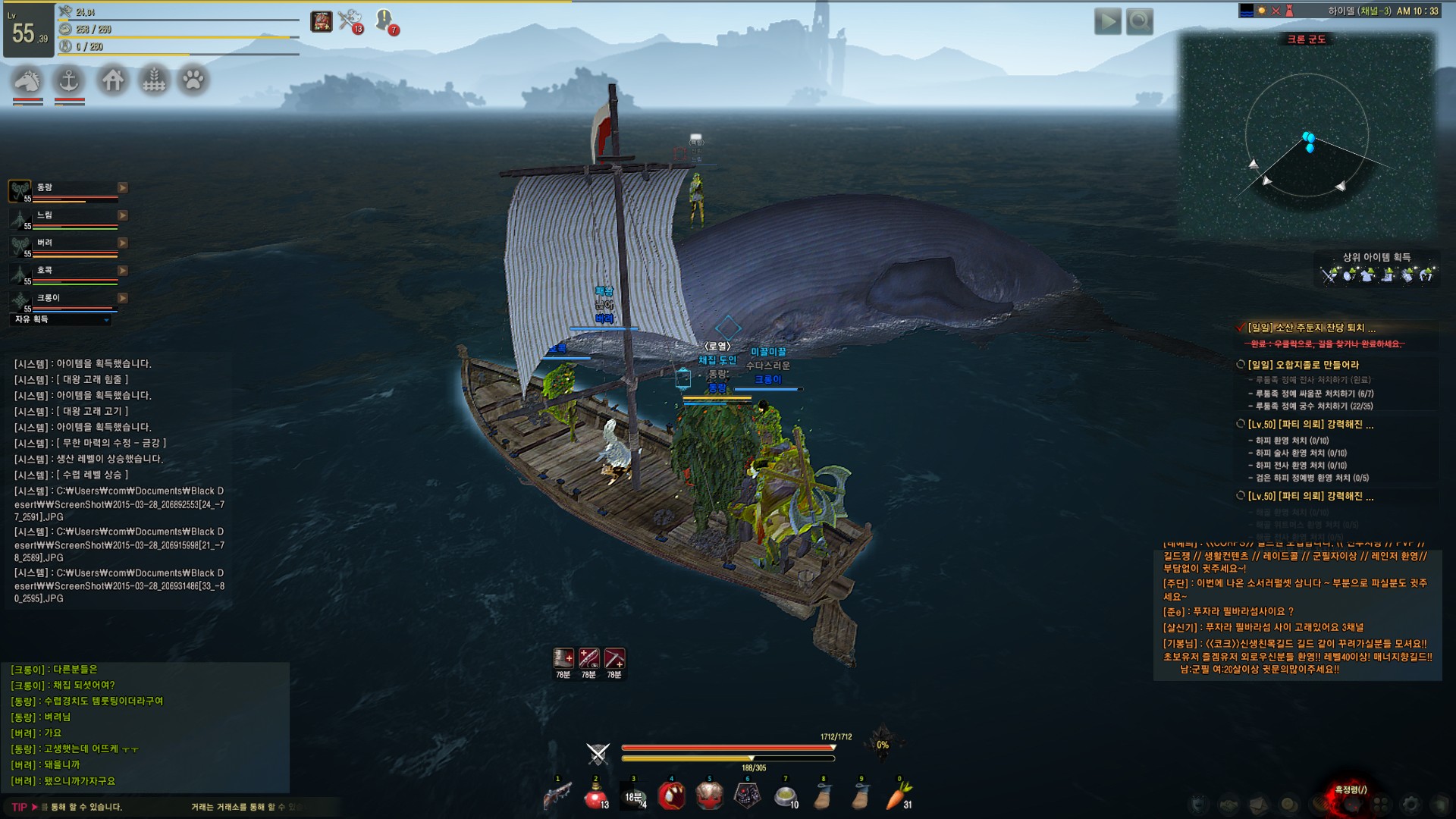Use the pet food bowl item
Viewport: 1456px width, 819px height.
point(785,796)
